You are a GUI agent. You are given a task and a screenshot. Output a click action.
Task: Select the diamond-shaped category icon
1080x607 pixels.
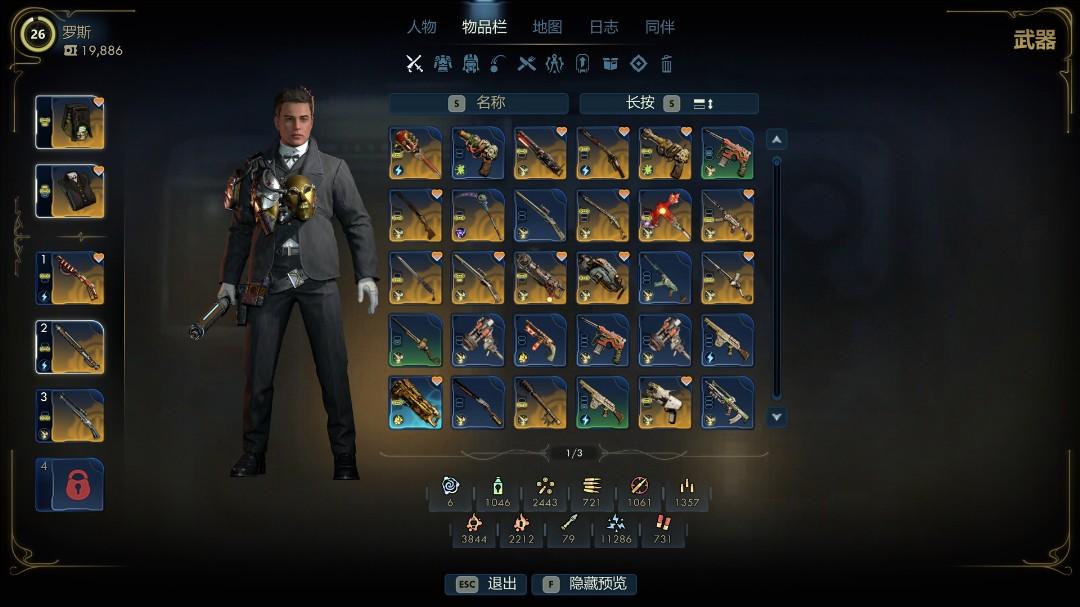[638, 64]
